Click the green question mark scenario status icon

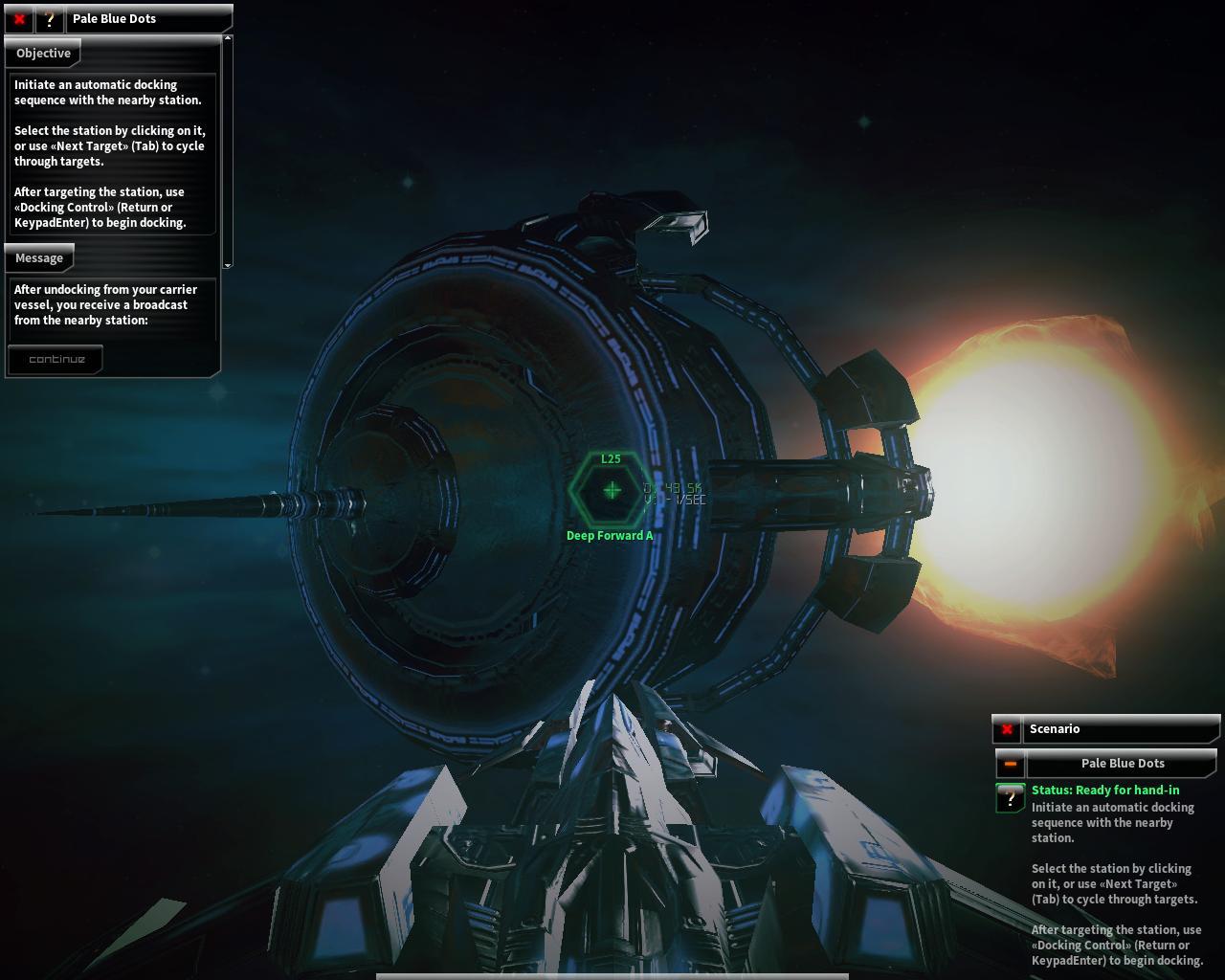1010,797
